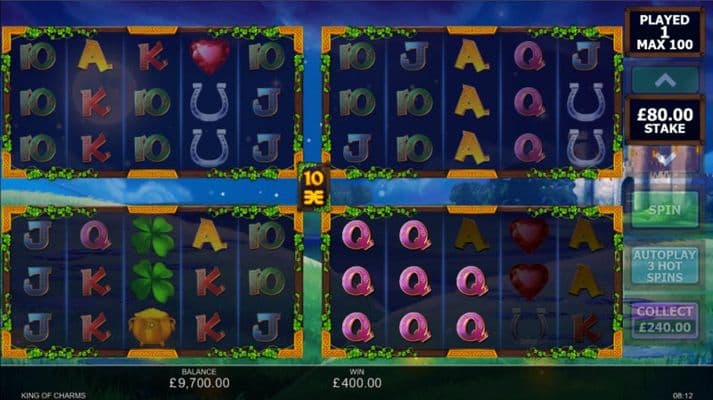Screen dimensions: 713x400
Task: Raise the stake with the up arrow
Action: pos(664,78)
